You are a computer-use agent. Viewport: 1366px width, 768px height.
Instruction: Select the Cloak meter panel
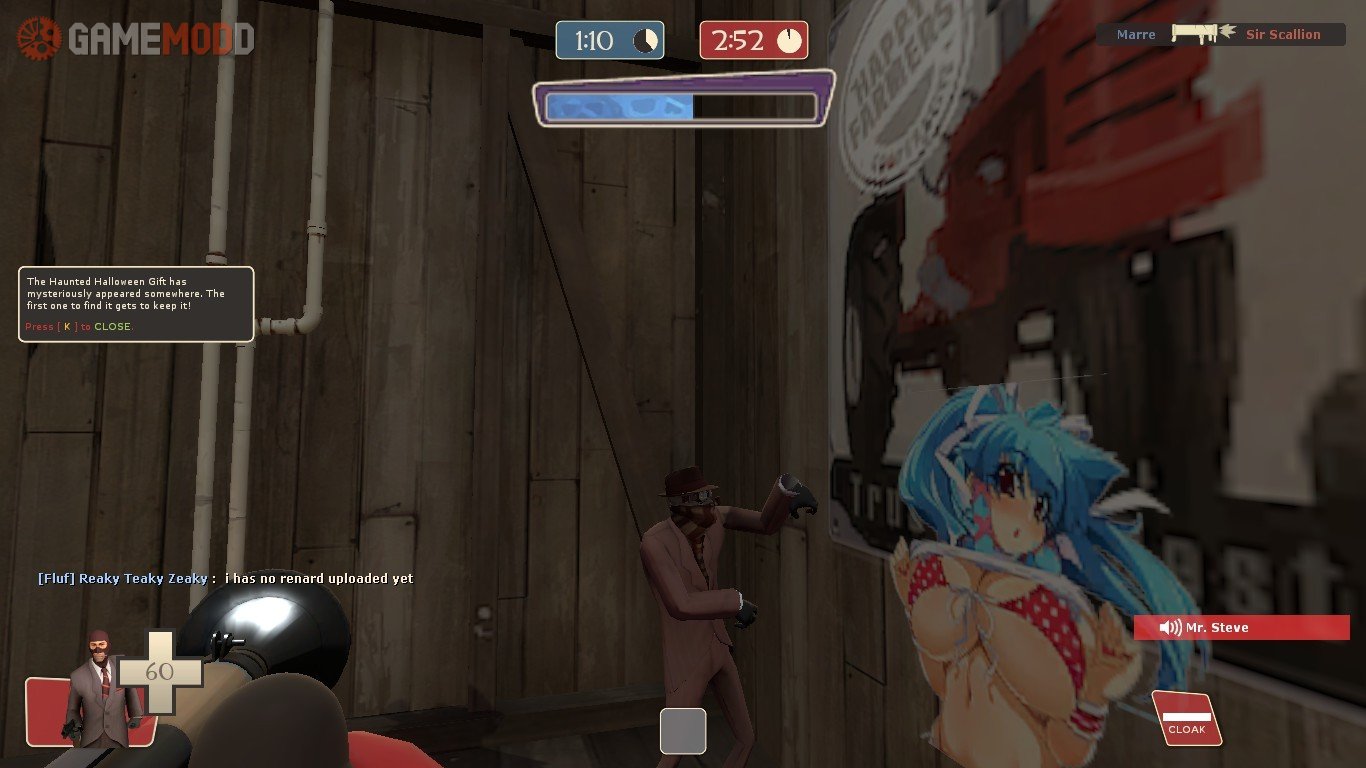click(1186, 719)
